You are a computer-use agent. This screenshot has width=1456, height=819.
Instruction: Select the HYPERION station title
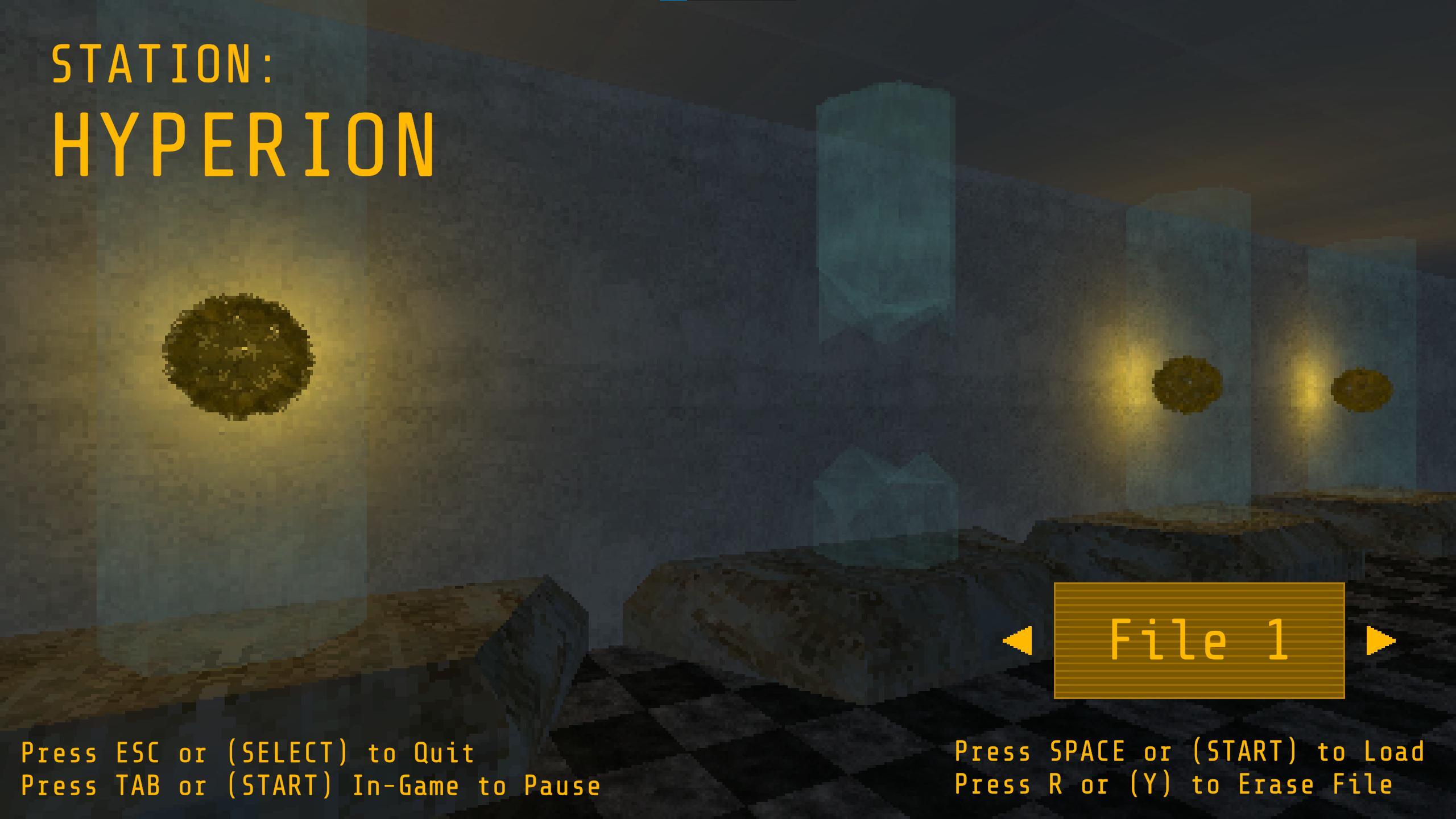click(x=245, y=142)
